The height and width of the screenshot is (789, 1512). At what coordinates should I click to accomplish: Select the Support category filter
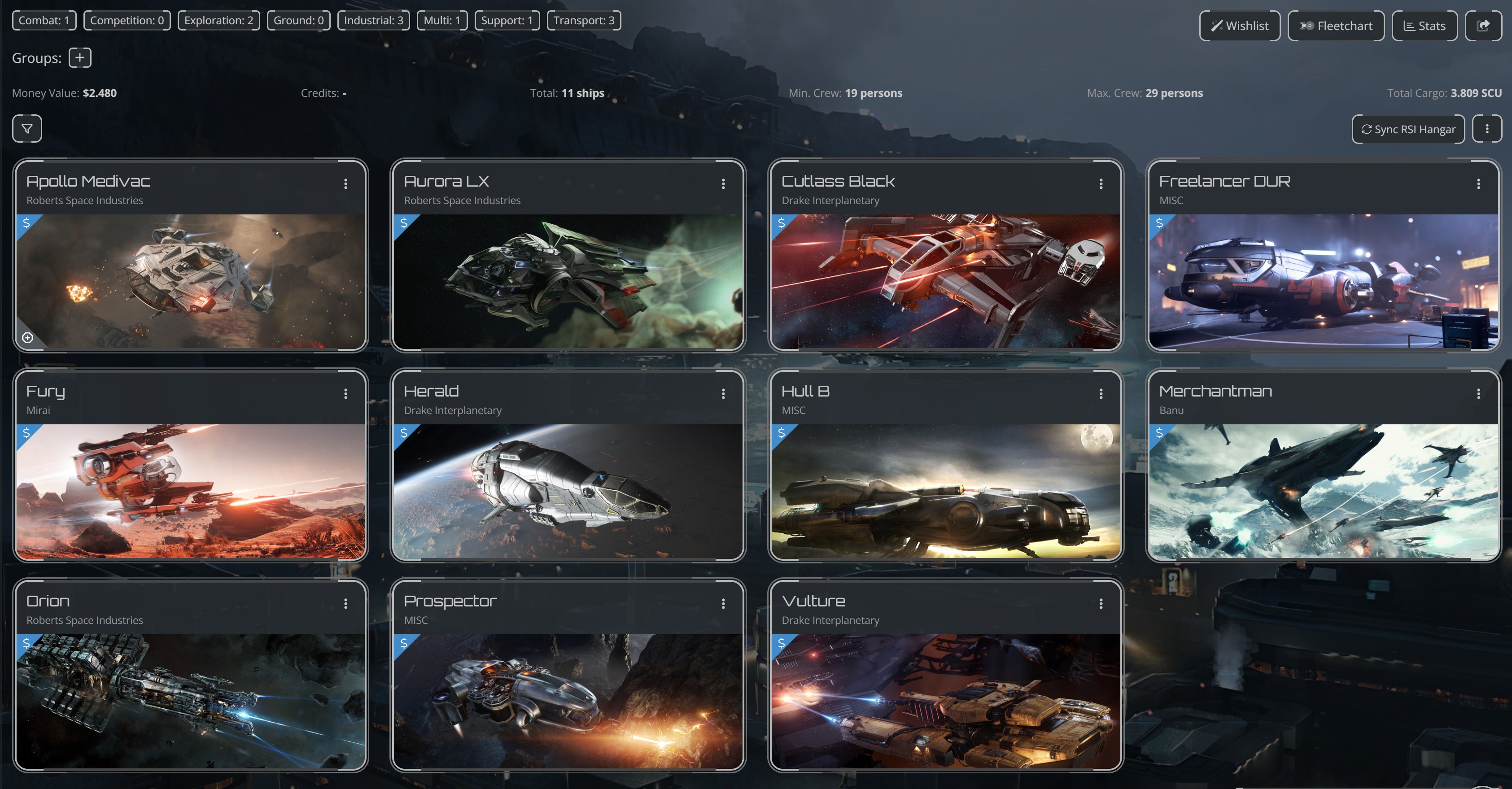(507, 19)
